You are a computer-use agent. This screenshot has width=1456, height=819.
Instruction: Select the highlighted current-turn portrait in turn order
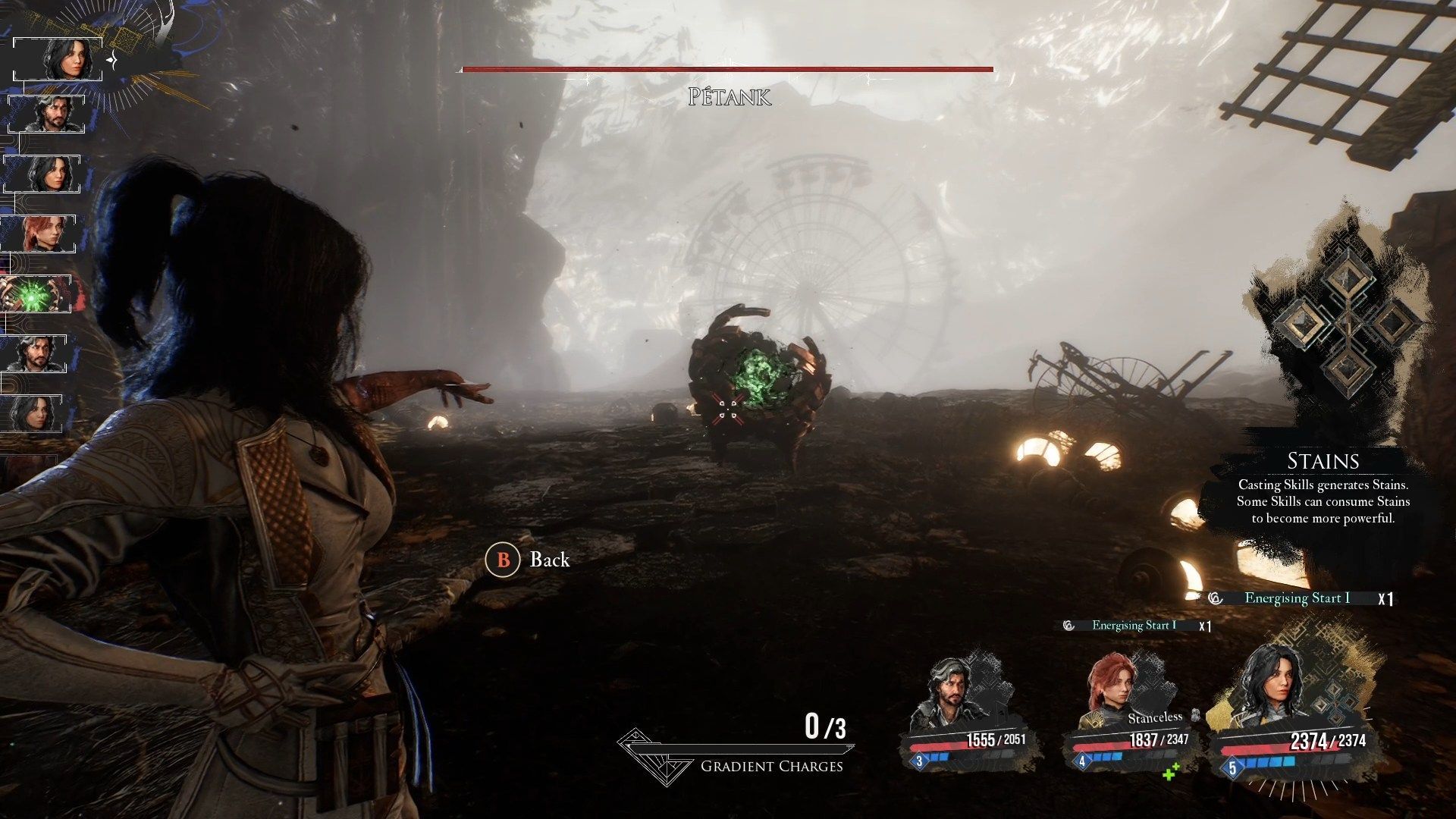[59, 58]
